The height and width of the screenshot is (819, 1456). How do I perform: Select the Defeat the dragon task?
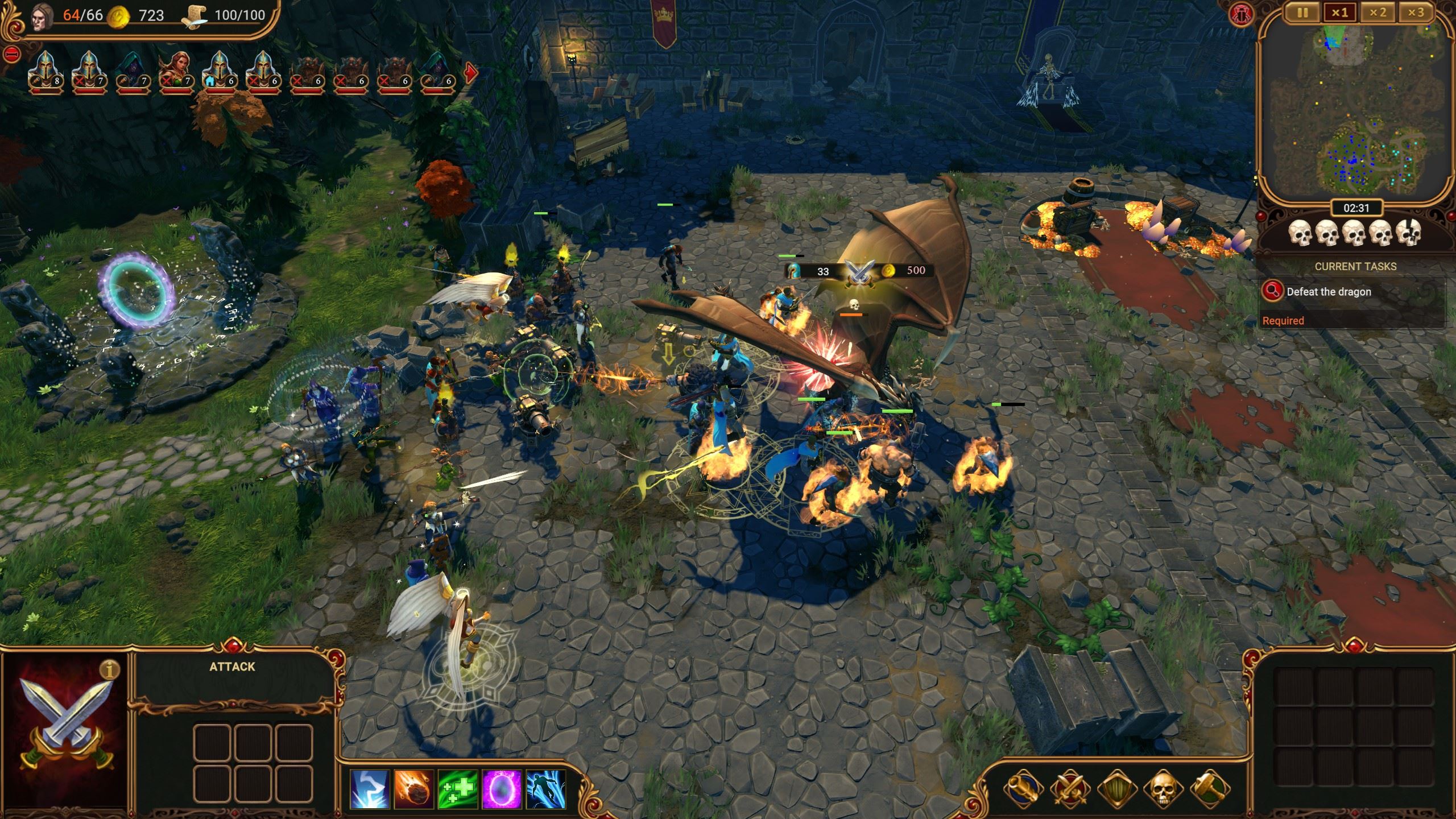[x=1329, y=292]
